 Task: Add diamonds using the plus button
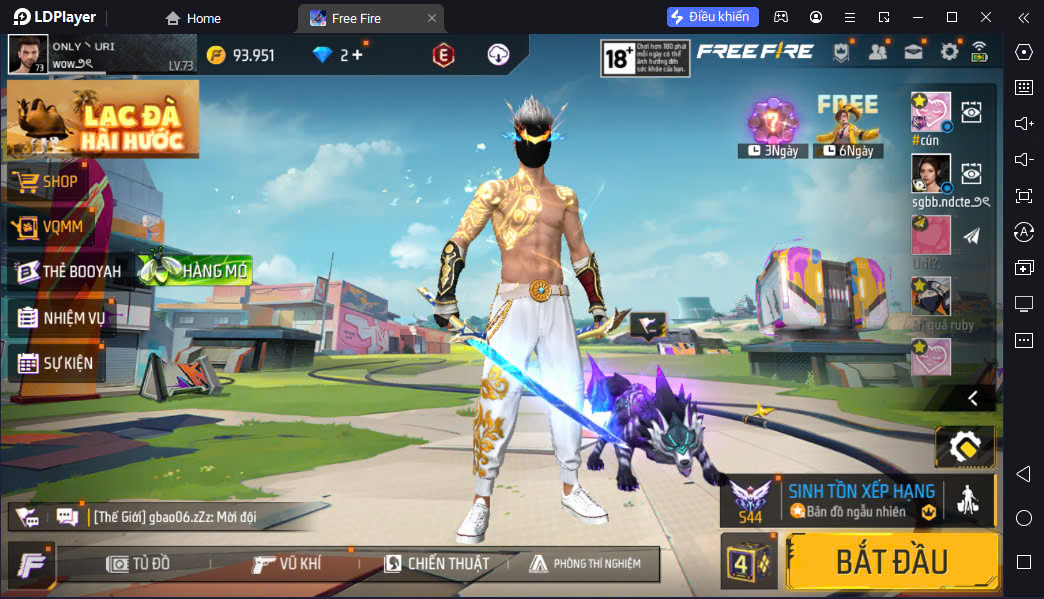(357, 55)
